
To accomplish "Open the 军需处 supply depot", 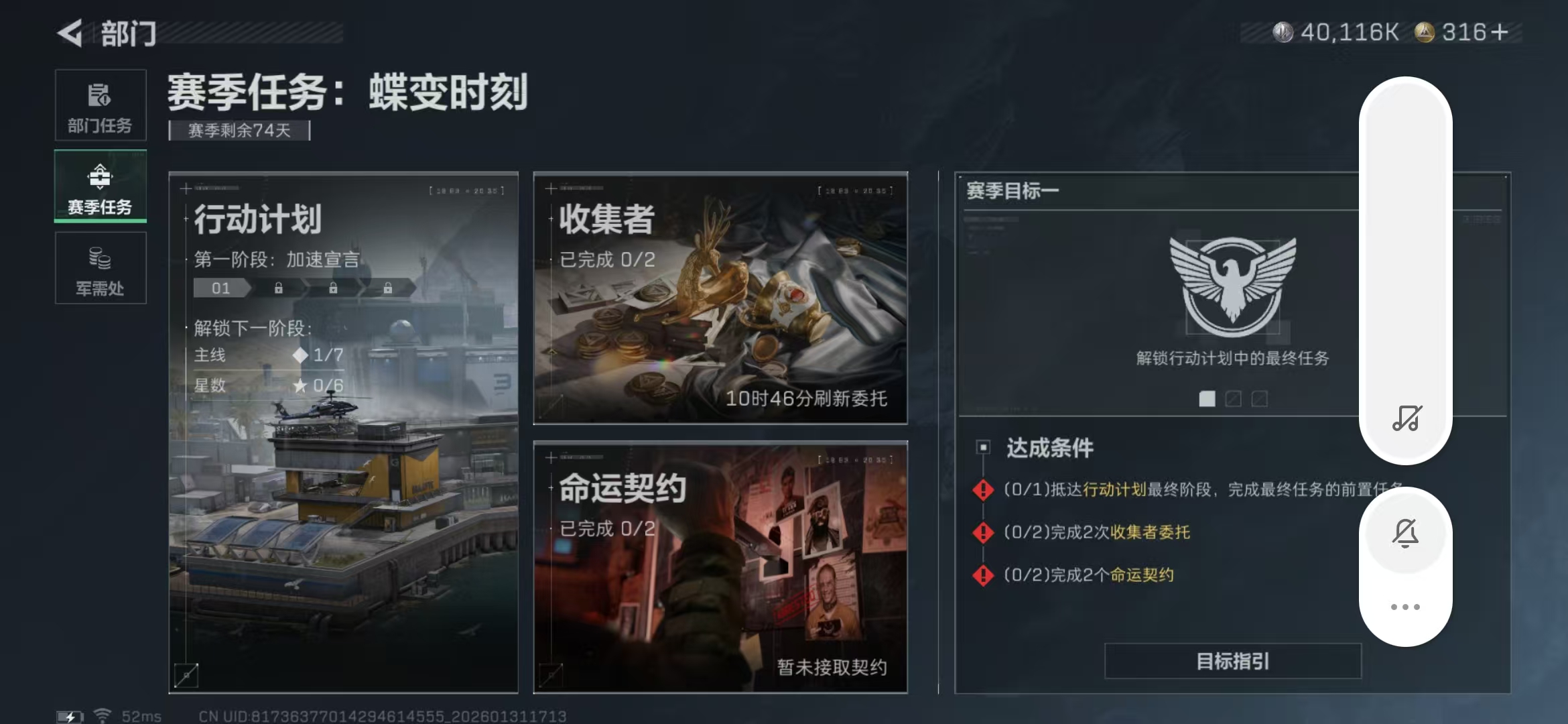I will click(x=100, y=268).
